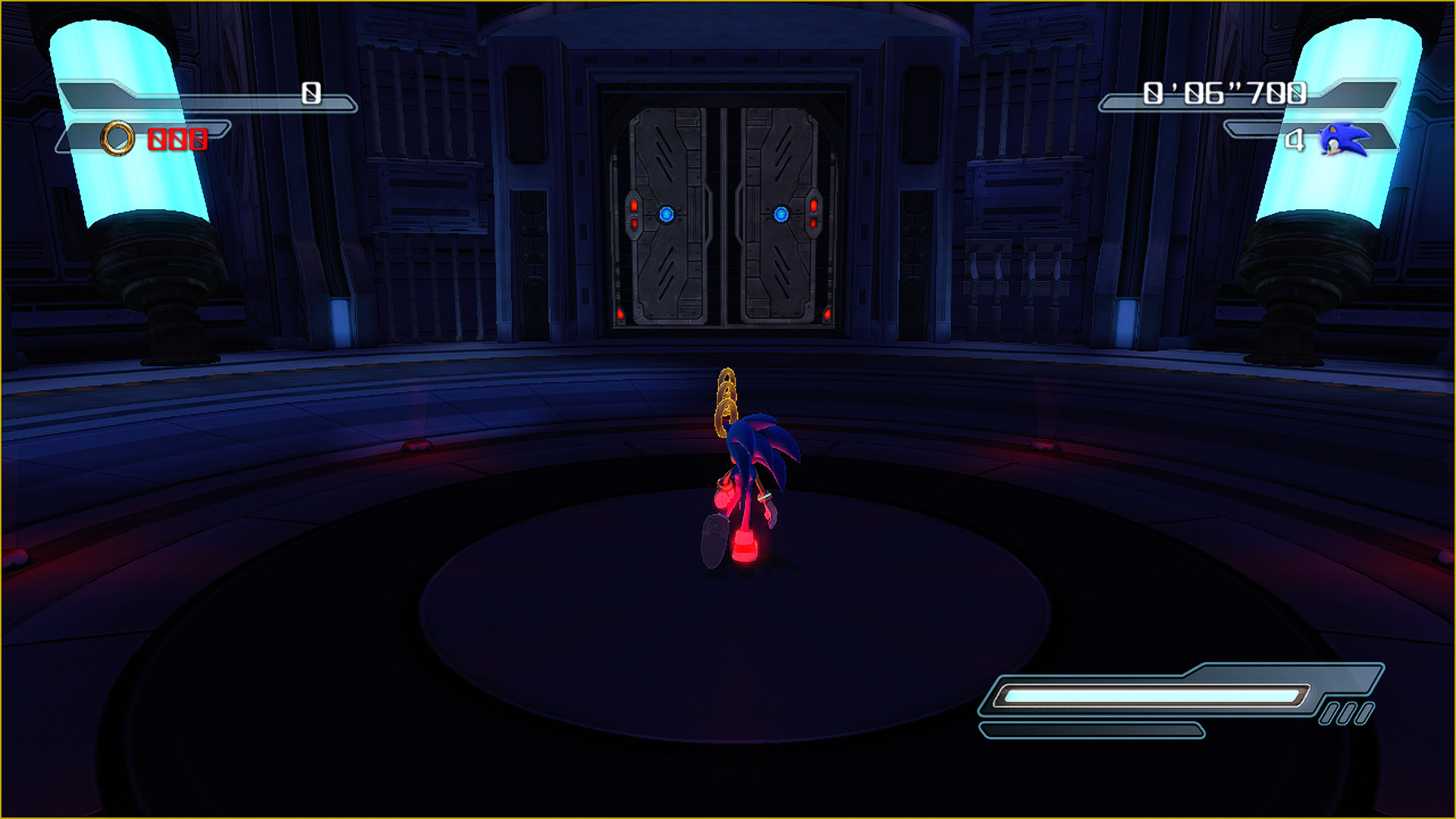Click the blue circular lock on the left door
Viewport: 1456px width, 819px height.
click(666, 214)
